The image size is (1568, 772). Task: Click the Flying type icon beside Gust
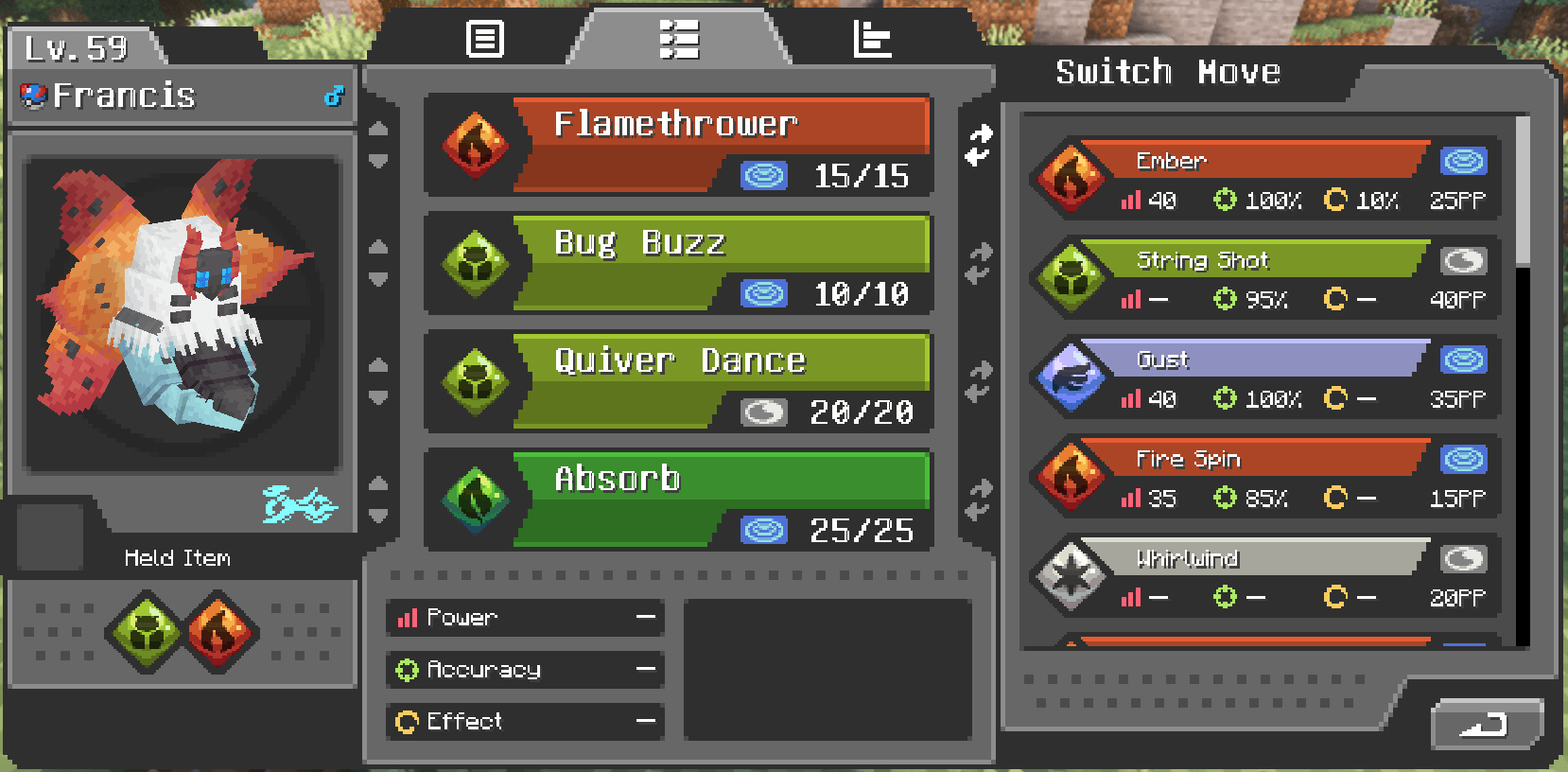[x=1070, y=377]
